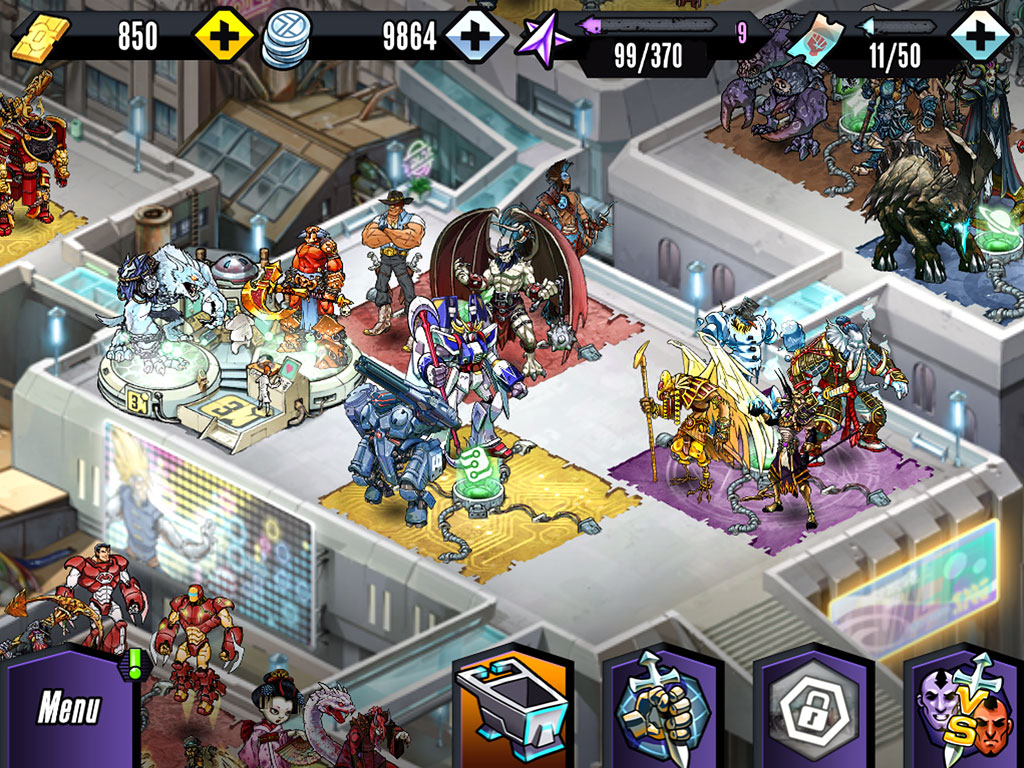Add battle tickets with the plus button

click(980, 38)
